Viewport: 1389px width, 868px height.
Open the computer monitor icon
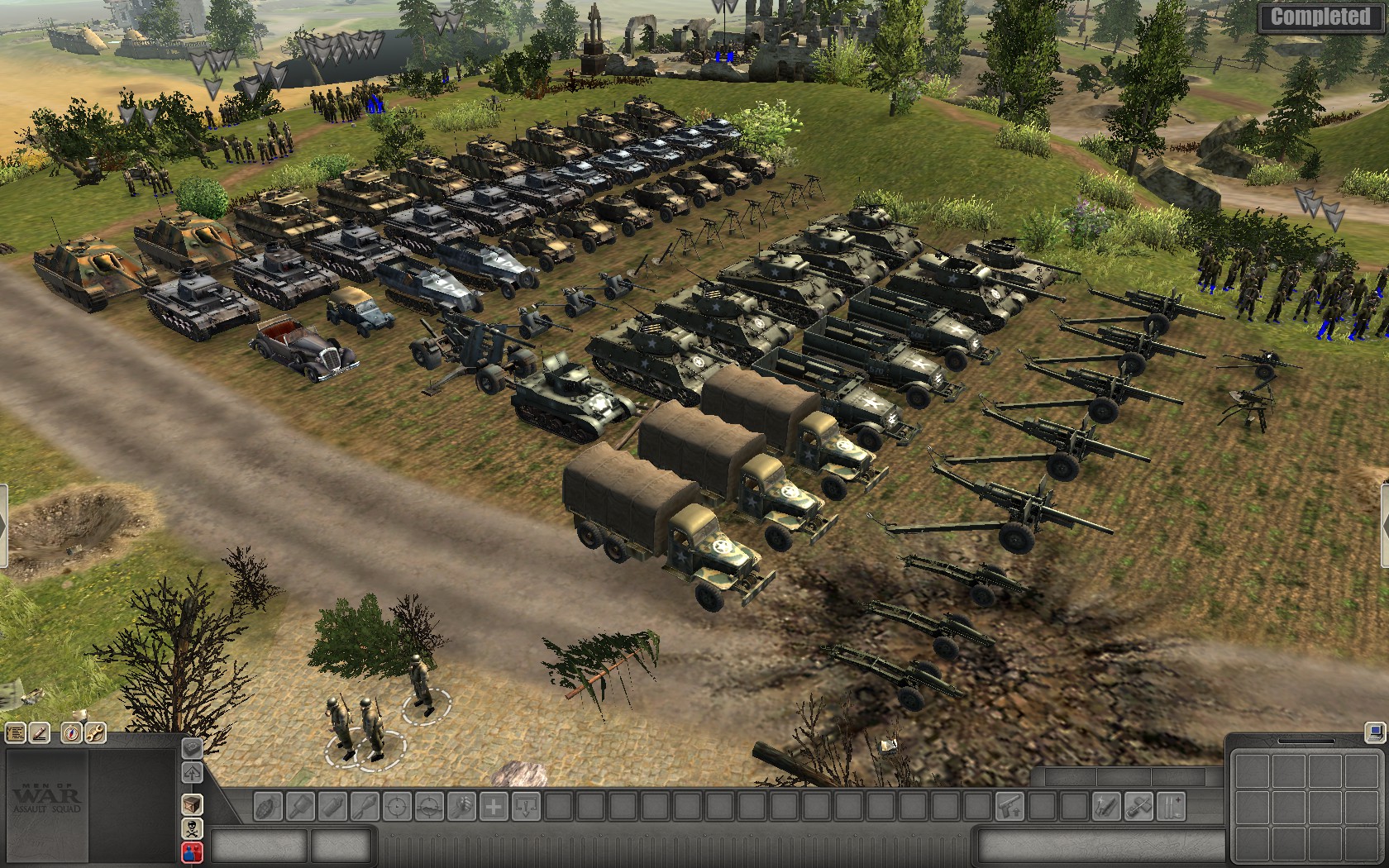coord(1373,732)
